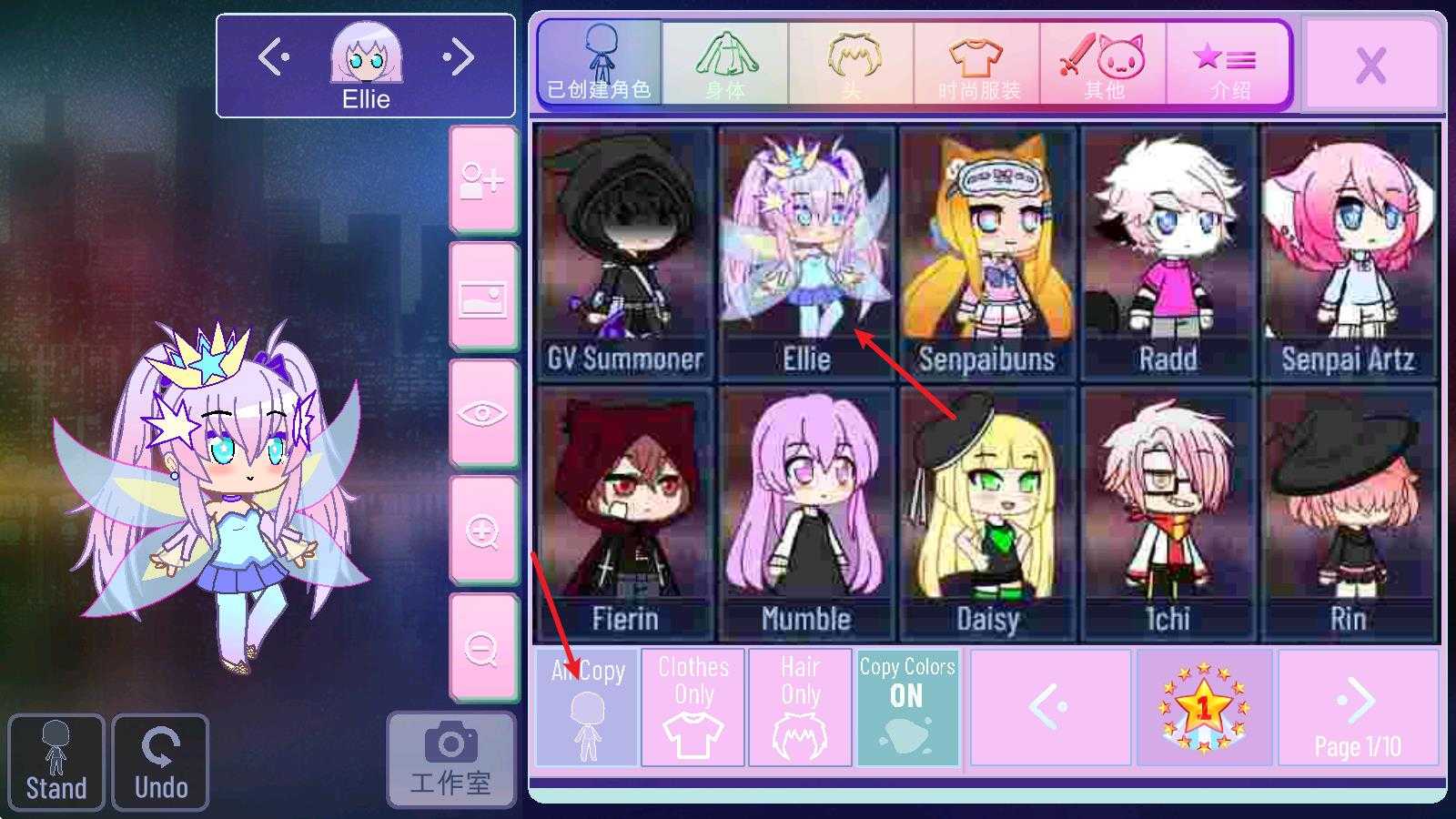Viewport: 1456px width, 819px height.
Task: Switch to the 其他 (Other) tab
Action: click(x=1103, y=64)
